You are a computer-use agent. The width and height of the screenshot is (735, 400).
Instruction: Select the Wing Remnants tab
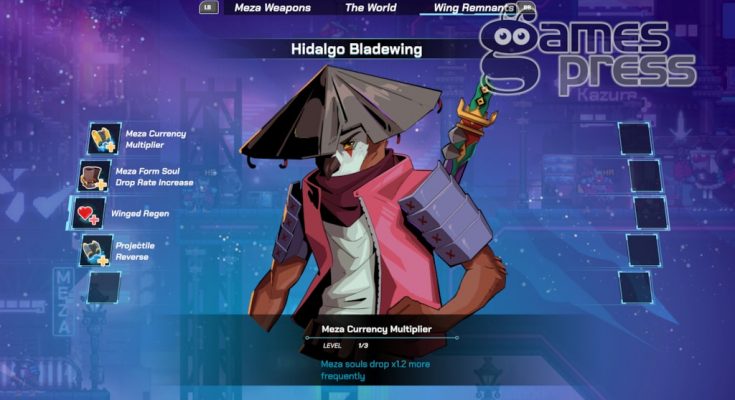tap(474, 8)
